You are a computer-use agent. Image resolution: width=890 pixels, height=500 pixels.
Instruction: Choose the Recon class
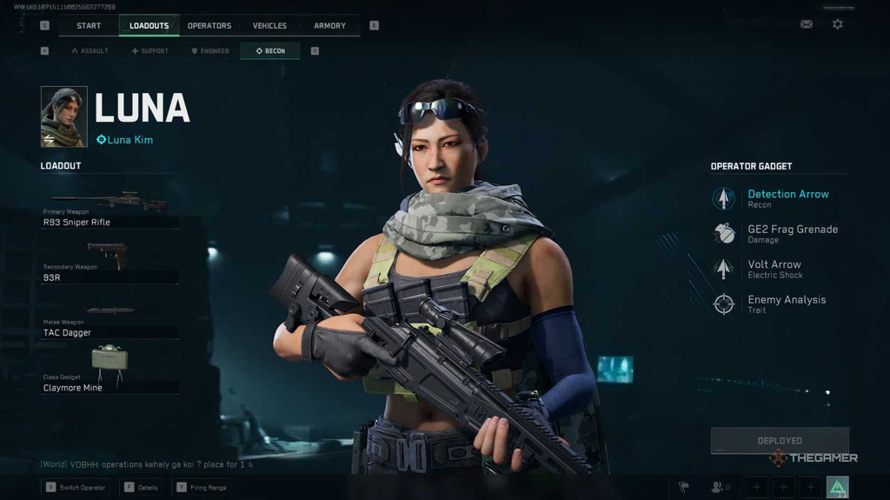point(270,51)
